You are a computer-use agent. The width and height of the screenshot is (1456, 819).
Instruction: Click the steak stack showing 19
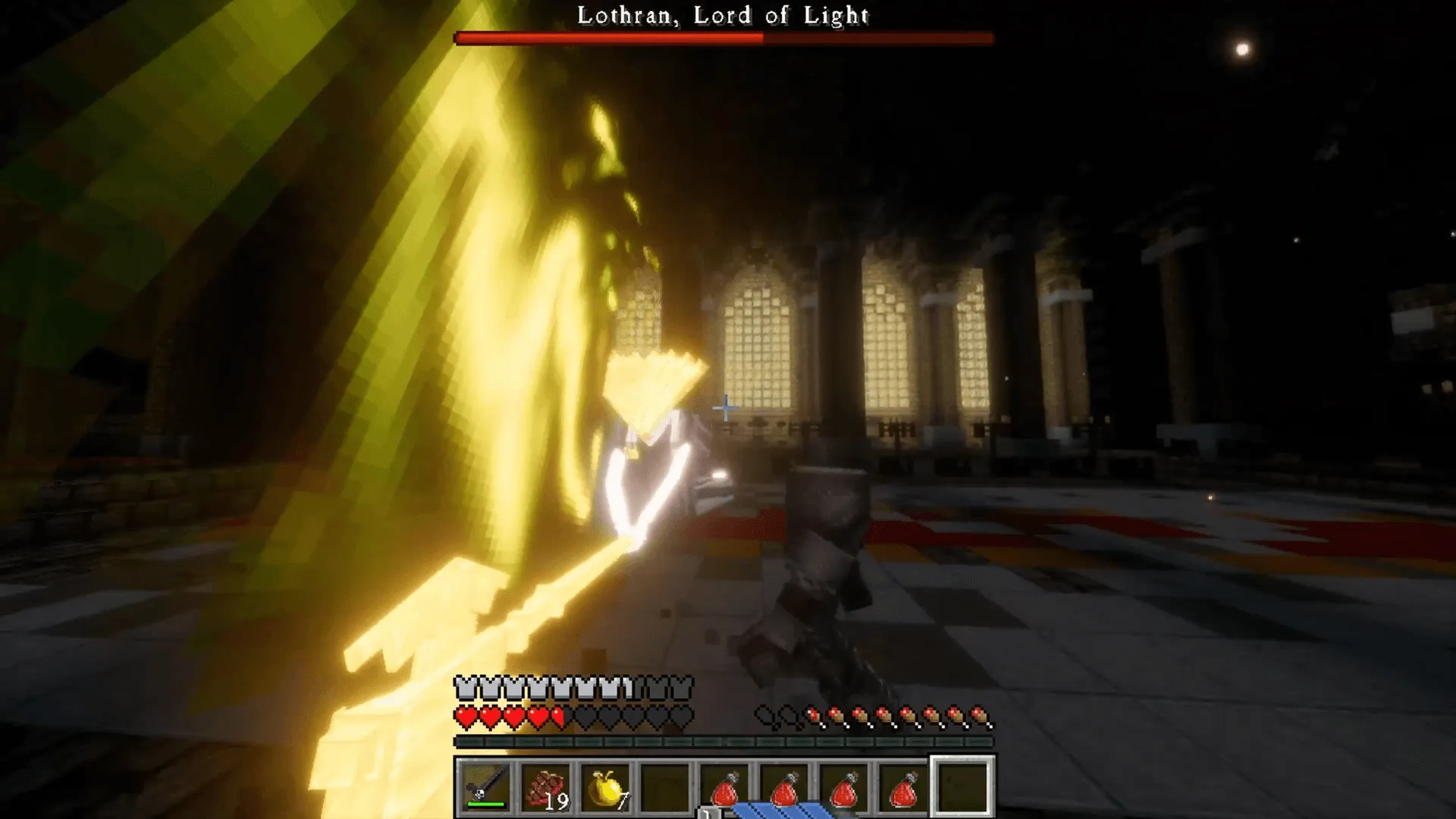(x=547, y=790)
